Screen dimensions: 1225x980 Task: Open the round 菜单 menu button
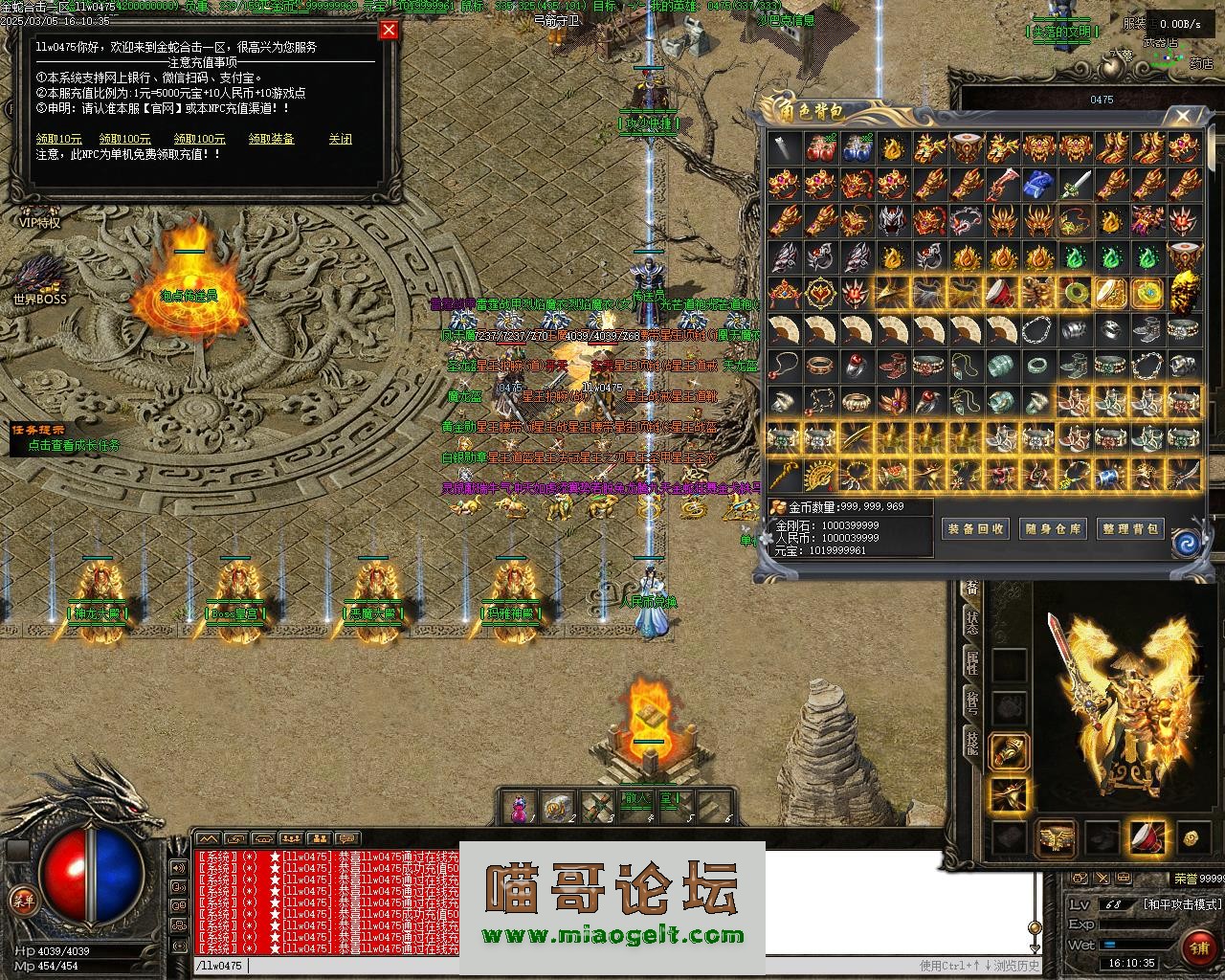click(21, 899)
